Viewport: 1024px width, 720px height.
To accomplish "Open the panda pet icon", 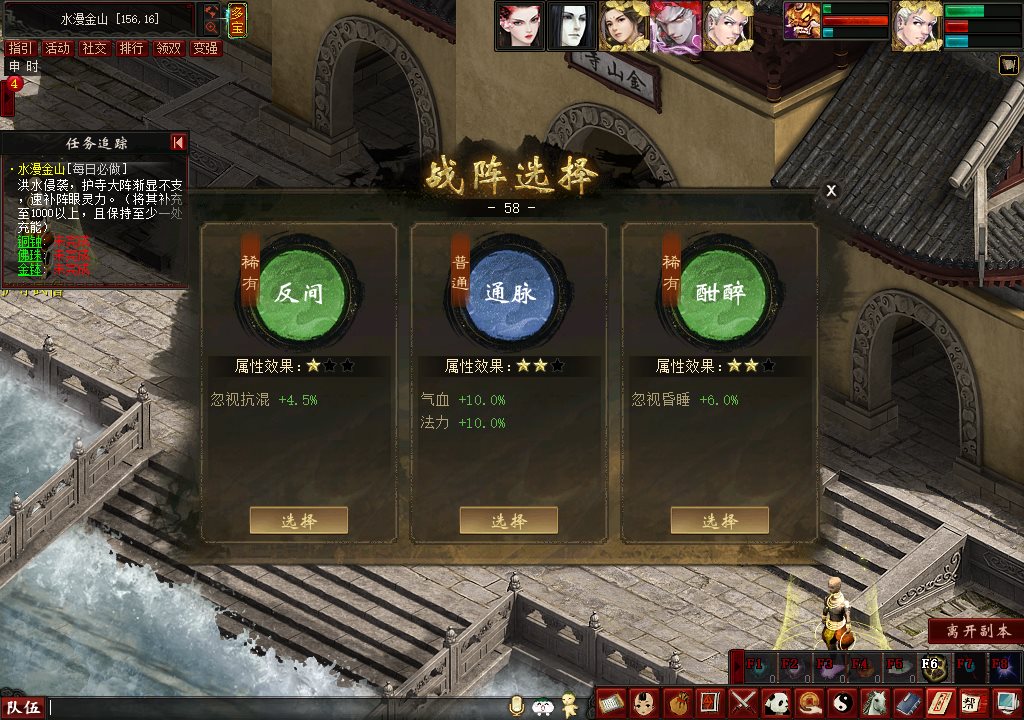I will coord(777,702).
